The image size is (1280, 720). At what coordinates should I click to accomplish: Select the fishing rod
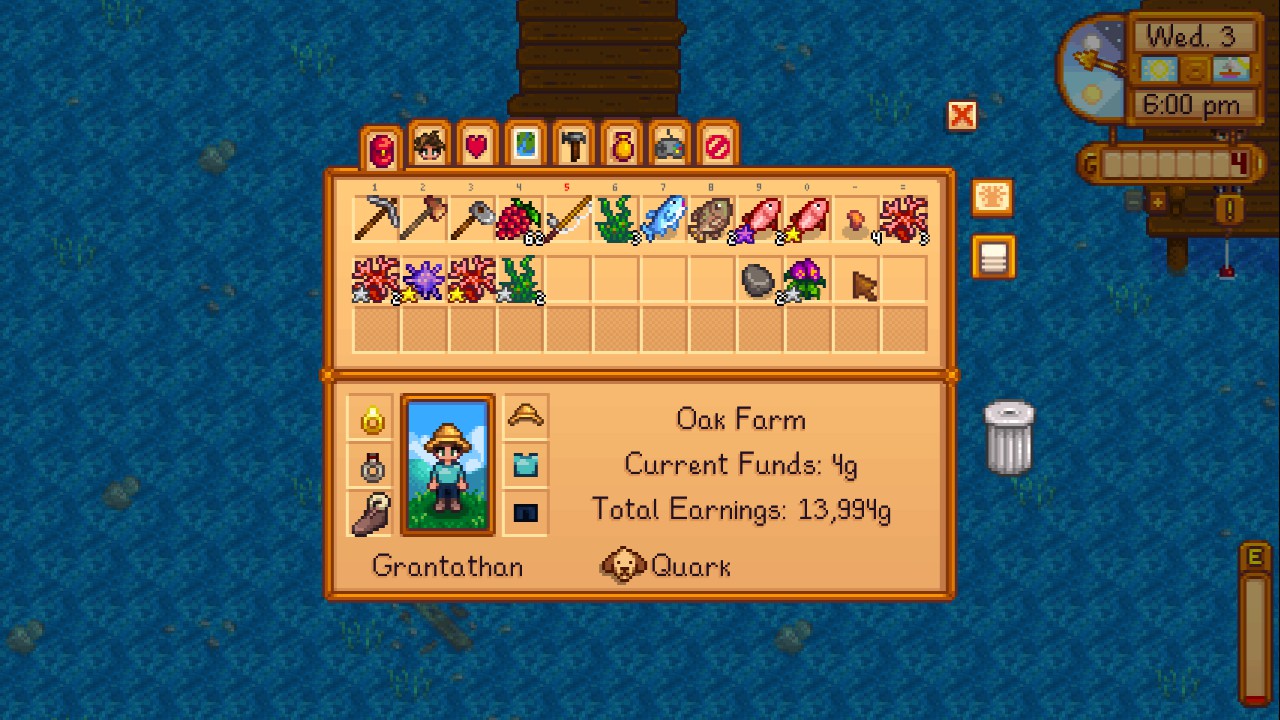567,218
